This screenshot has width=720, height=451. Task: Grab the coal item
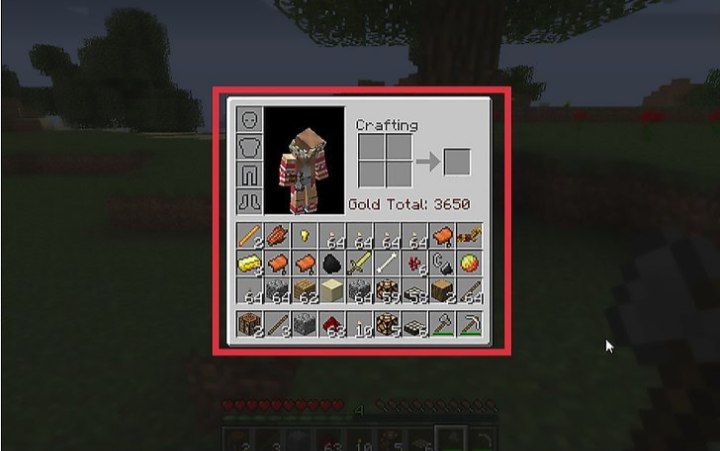(331, 265)
